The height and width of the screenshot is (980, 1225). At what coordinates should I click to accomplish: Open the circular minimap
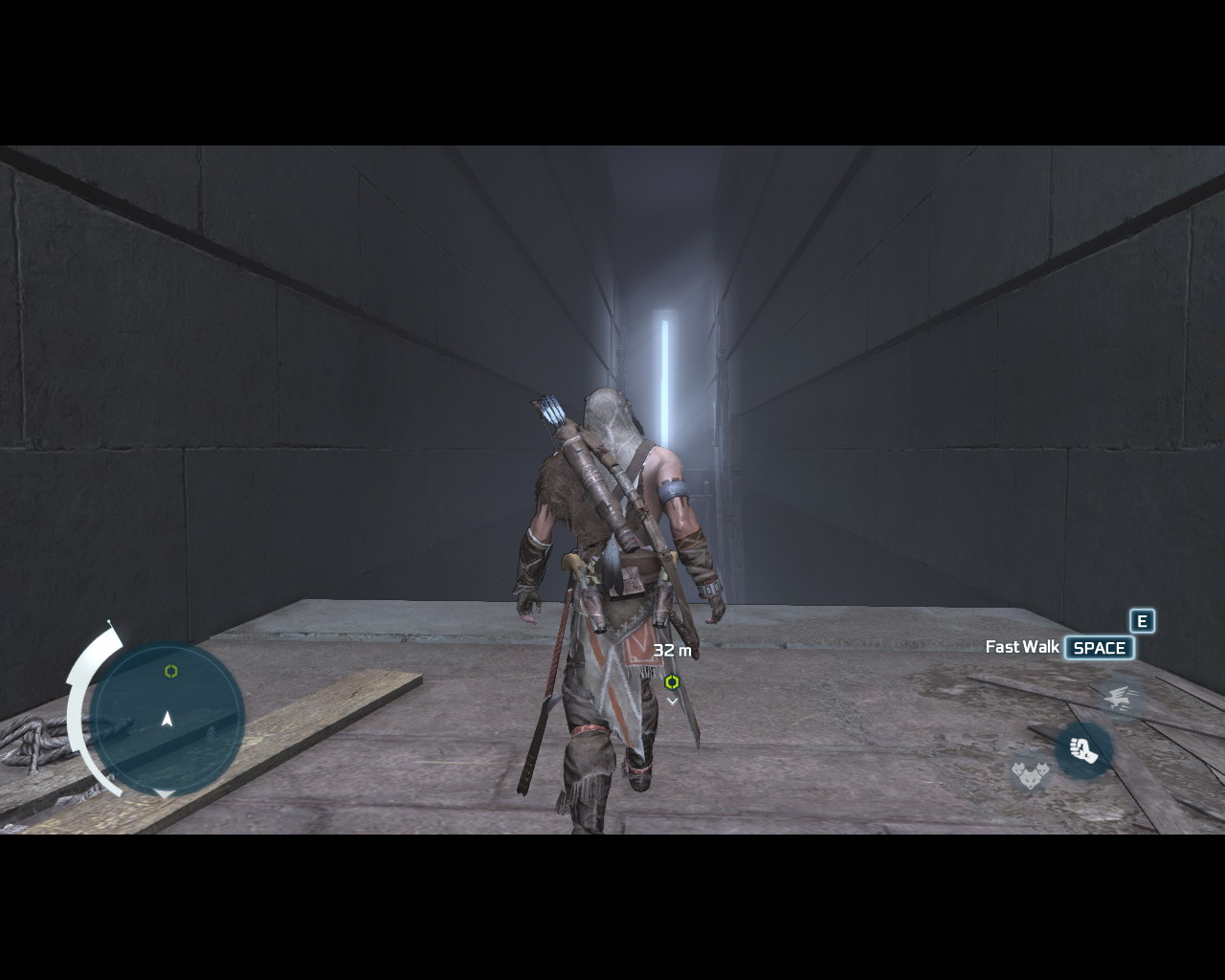coord(168,719)
